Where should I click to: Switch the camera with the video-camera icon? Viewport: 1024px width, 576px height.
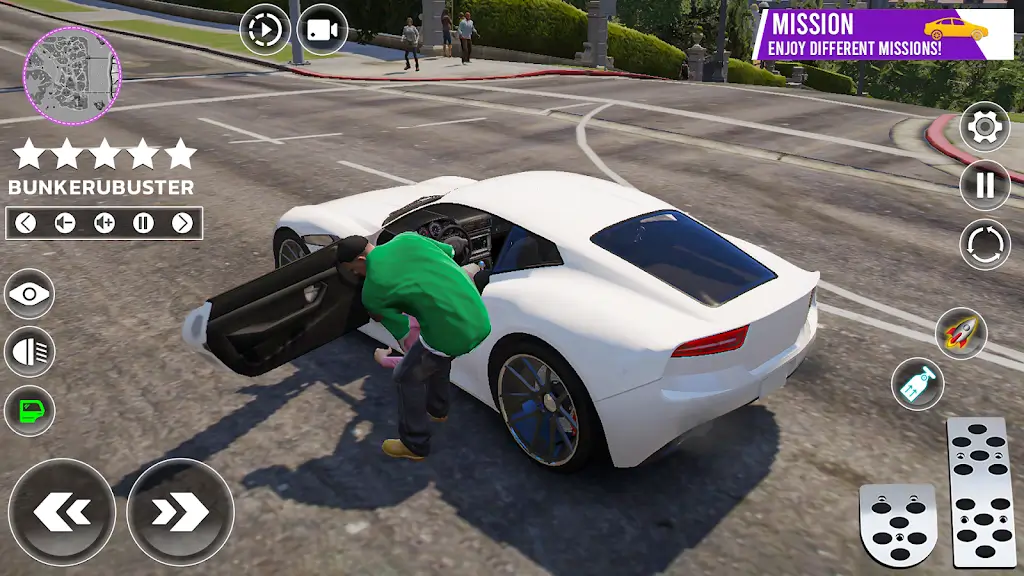tap(322, 31)
